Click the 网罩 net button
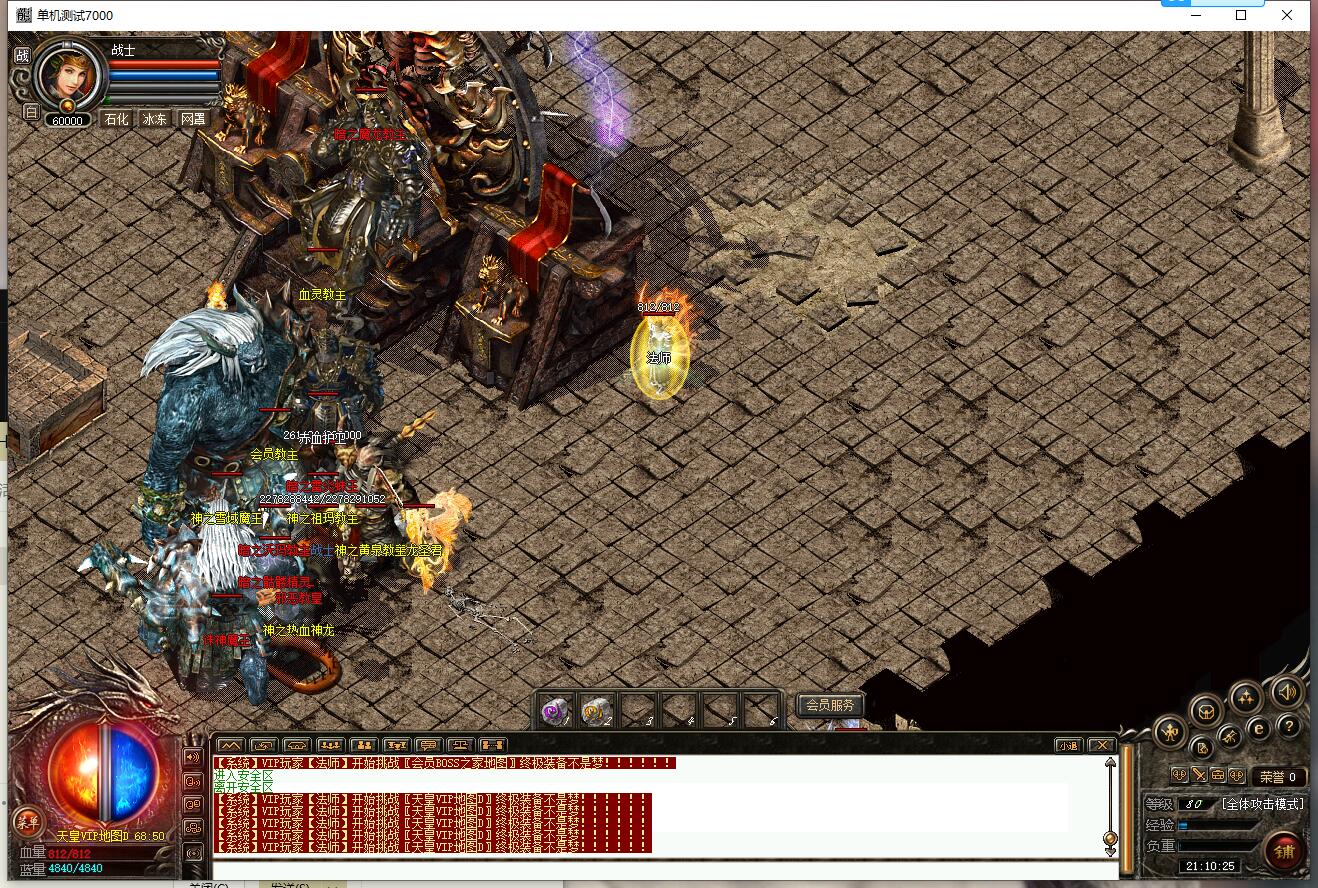 [193, 119]
